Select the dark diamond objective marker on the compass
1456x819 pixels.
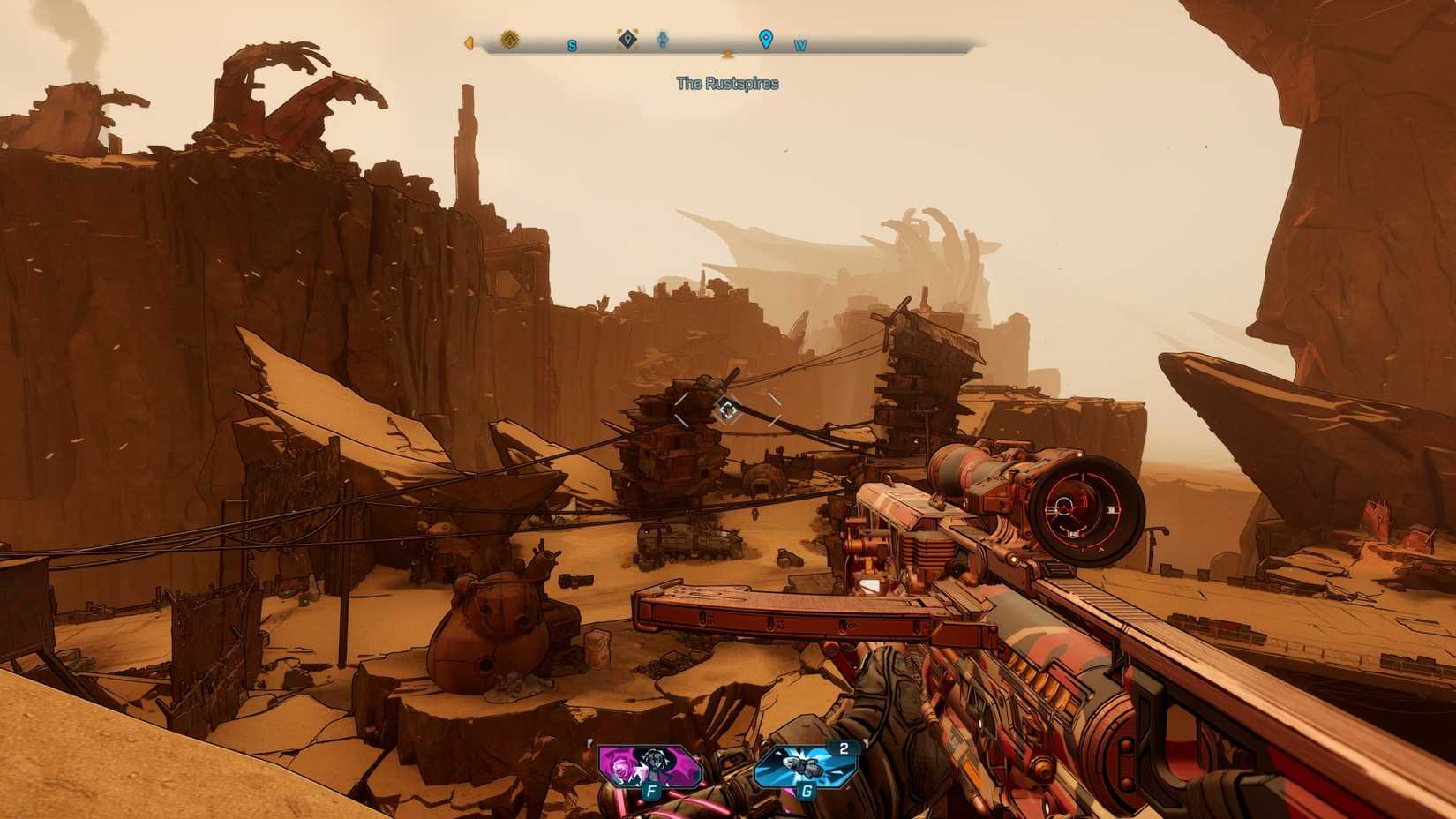[627, 39]
